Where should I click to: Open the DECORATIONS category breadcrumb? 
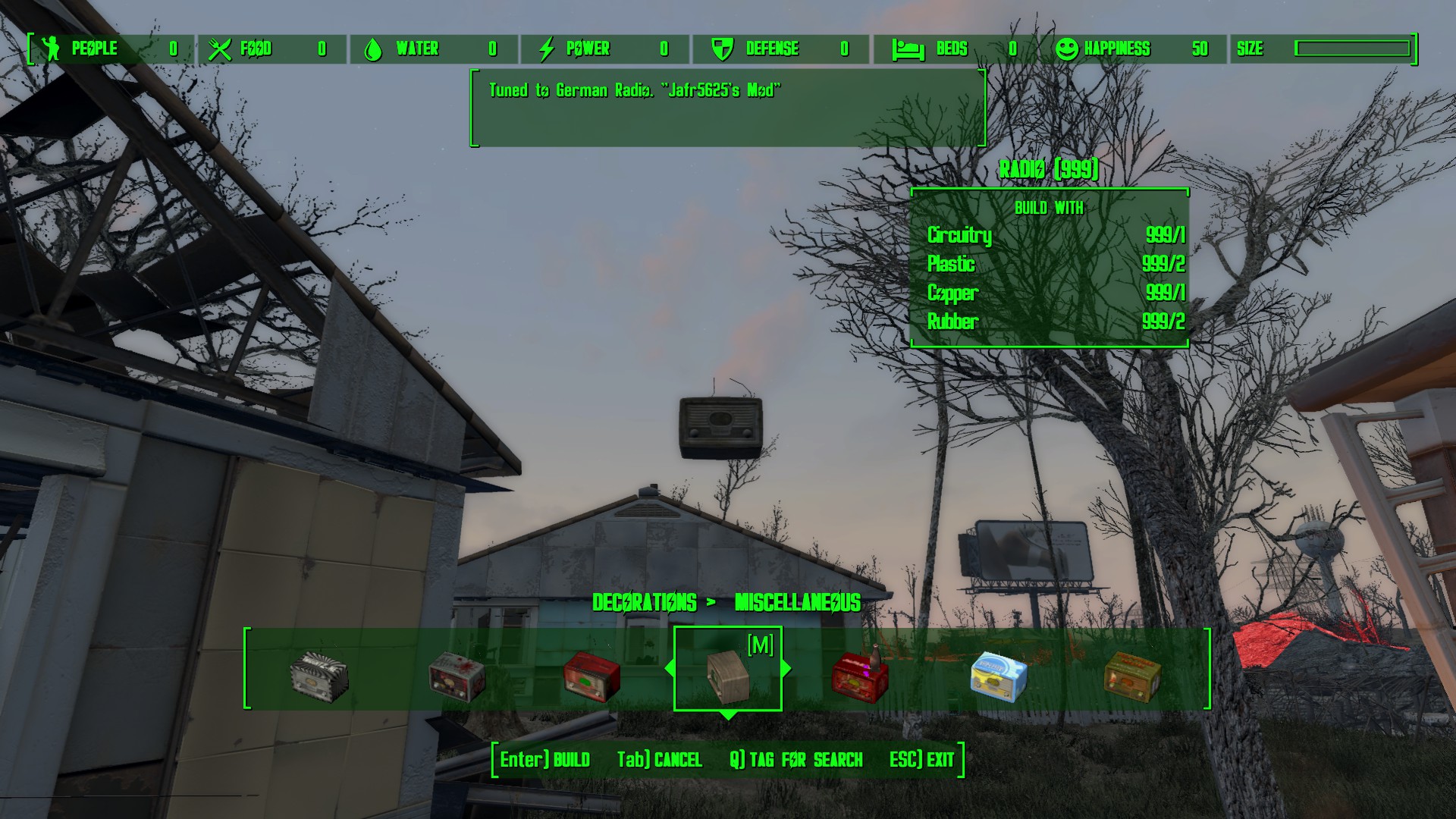[644, 603]
